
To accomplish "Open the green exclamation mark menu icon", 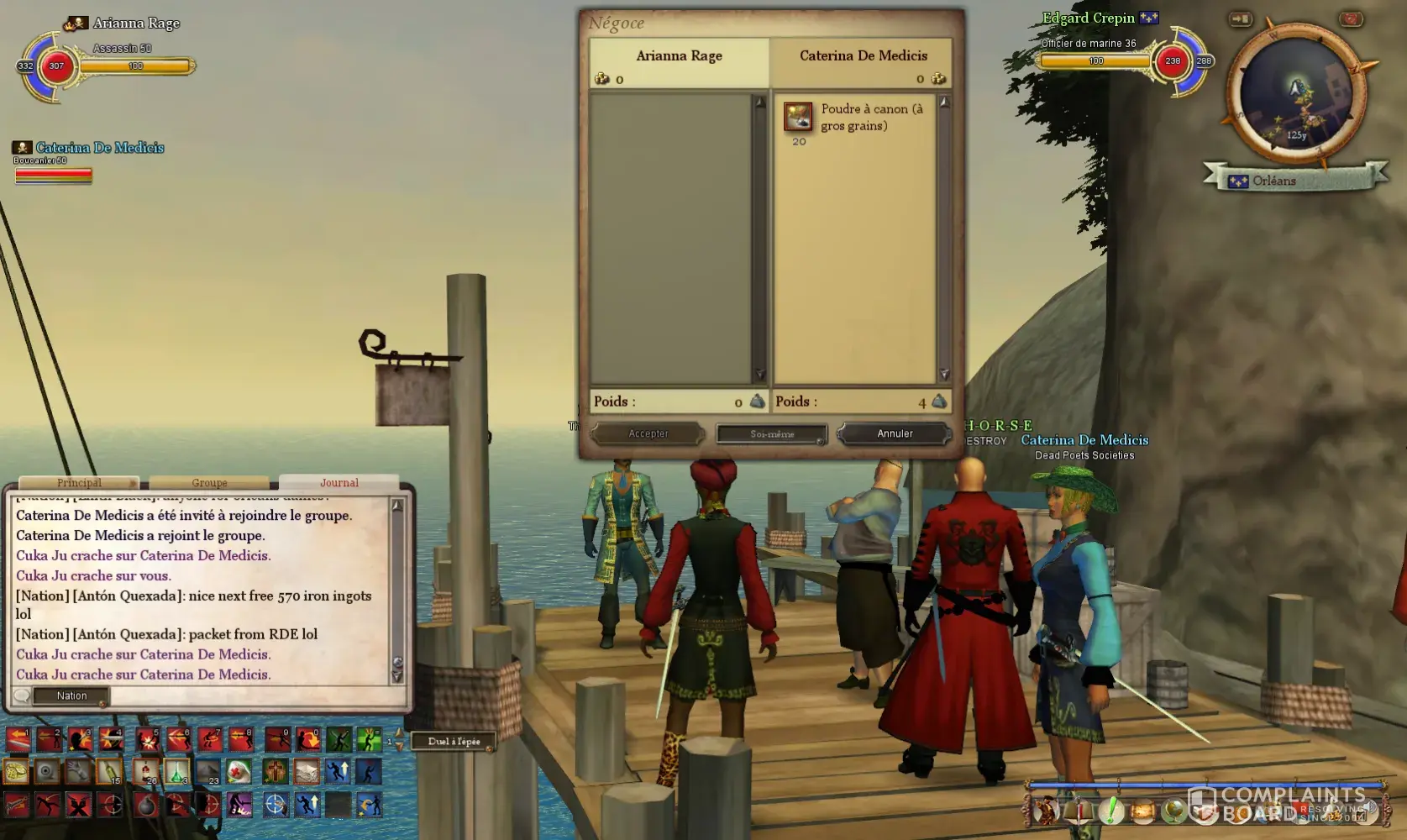I will 1111,811.
